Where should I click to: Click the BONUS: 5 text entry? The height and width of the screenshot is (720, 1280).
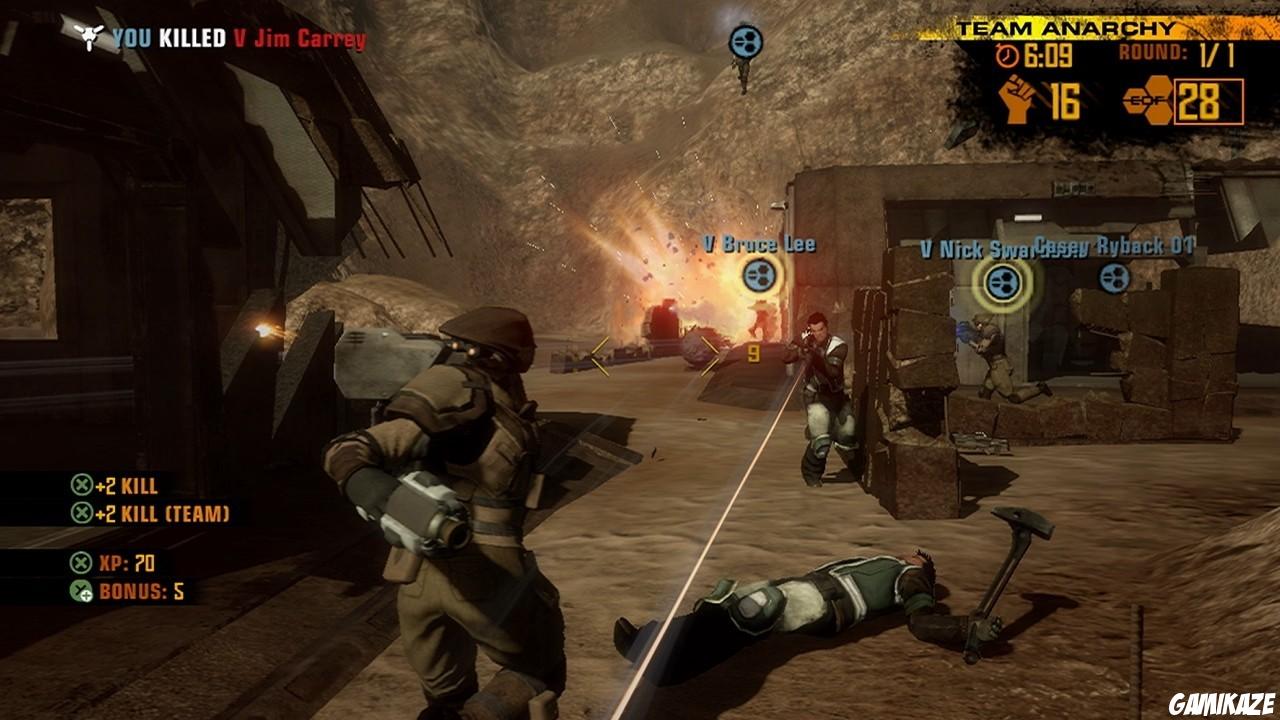click(141, 593)
